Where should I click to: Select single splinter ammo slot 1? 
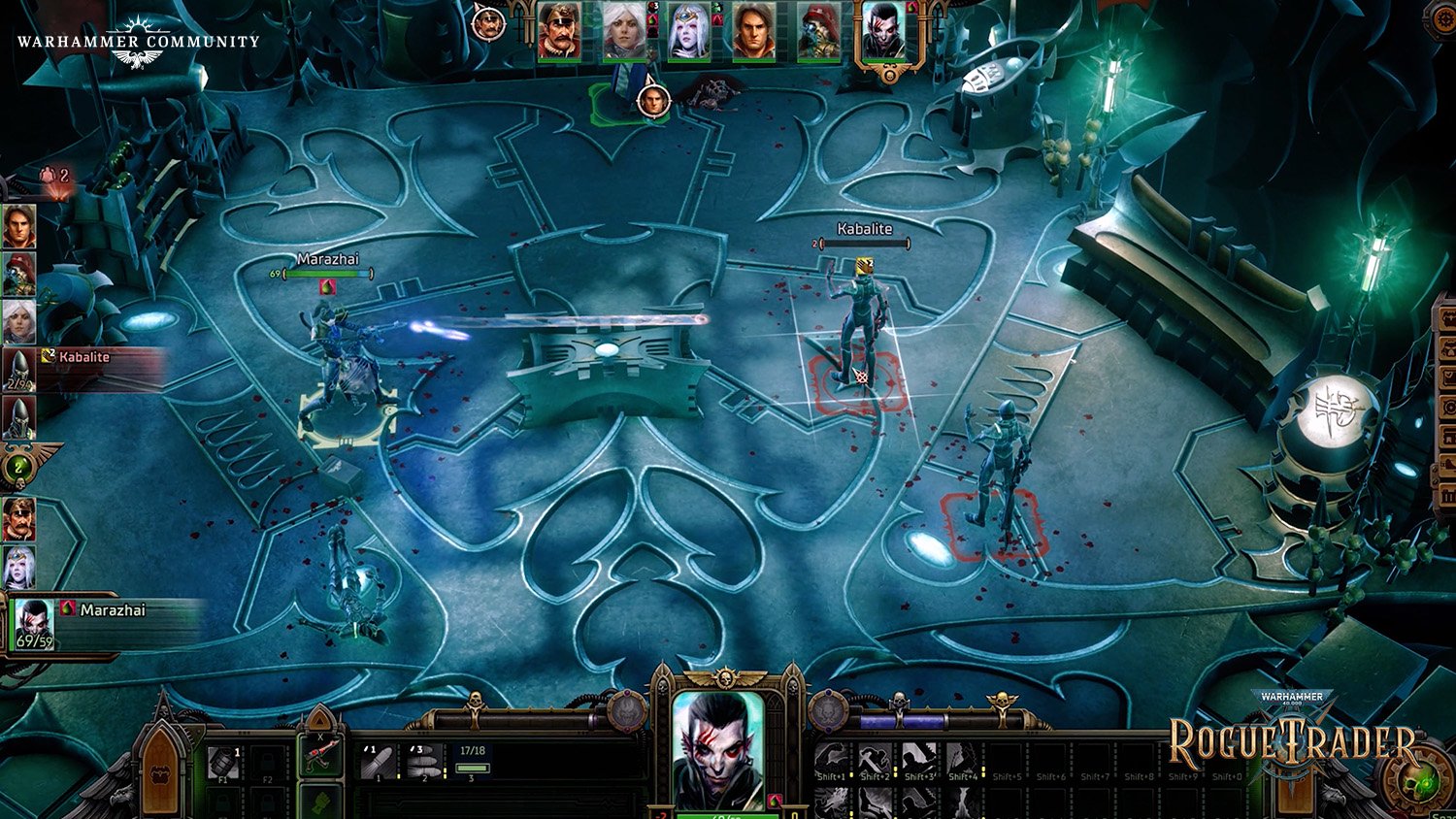click(x=377, y=763)
